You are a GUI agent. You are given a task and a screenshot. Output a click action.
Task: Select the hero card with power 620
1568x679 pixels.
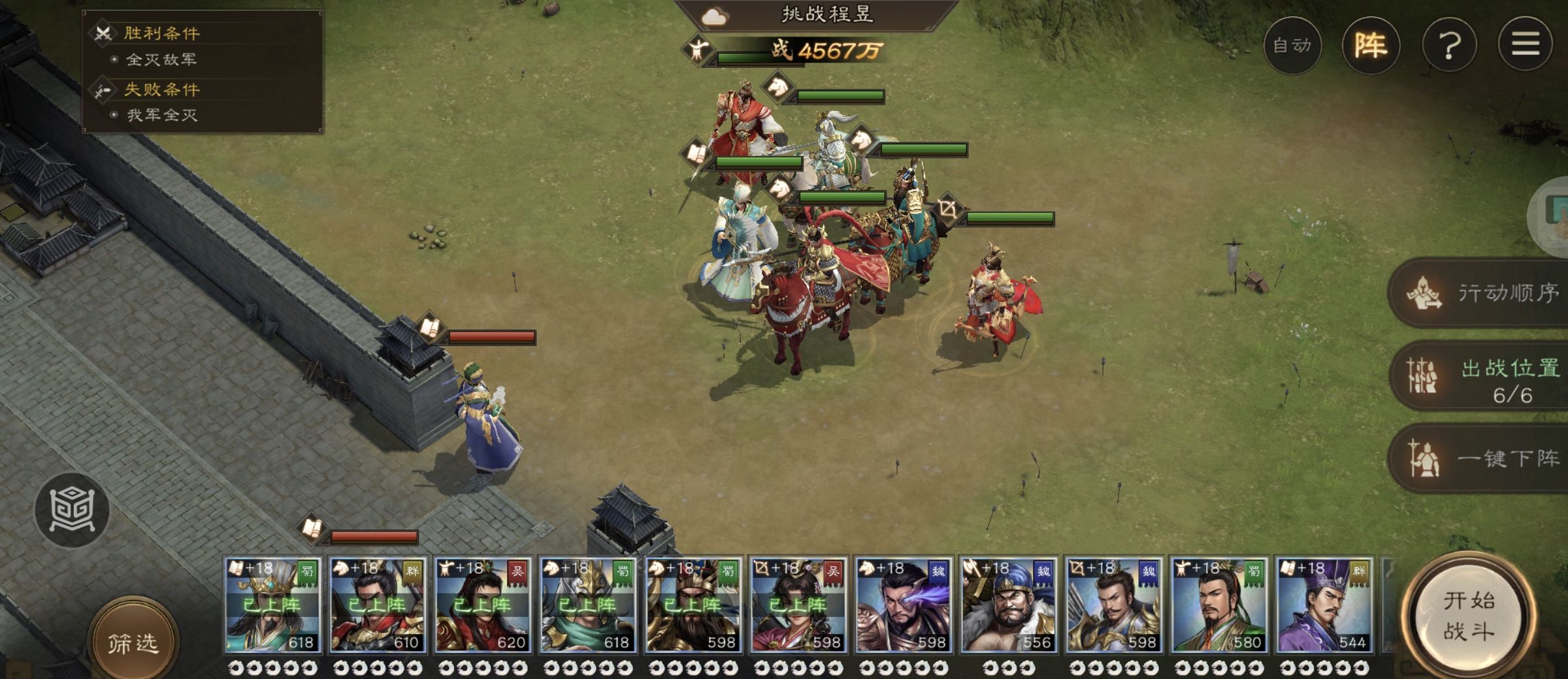[x=483, y=606]
